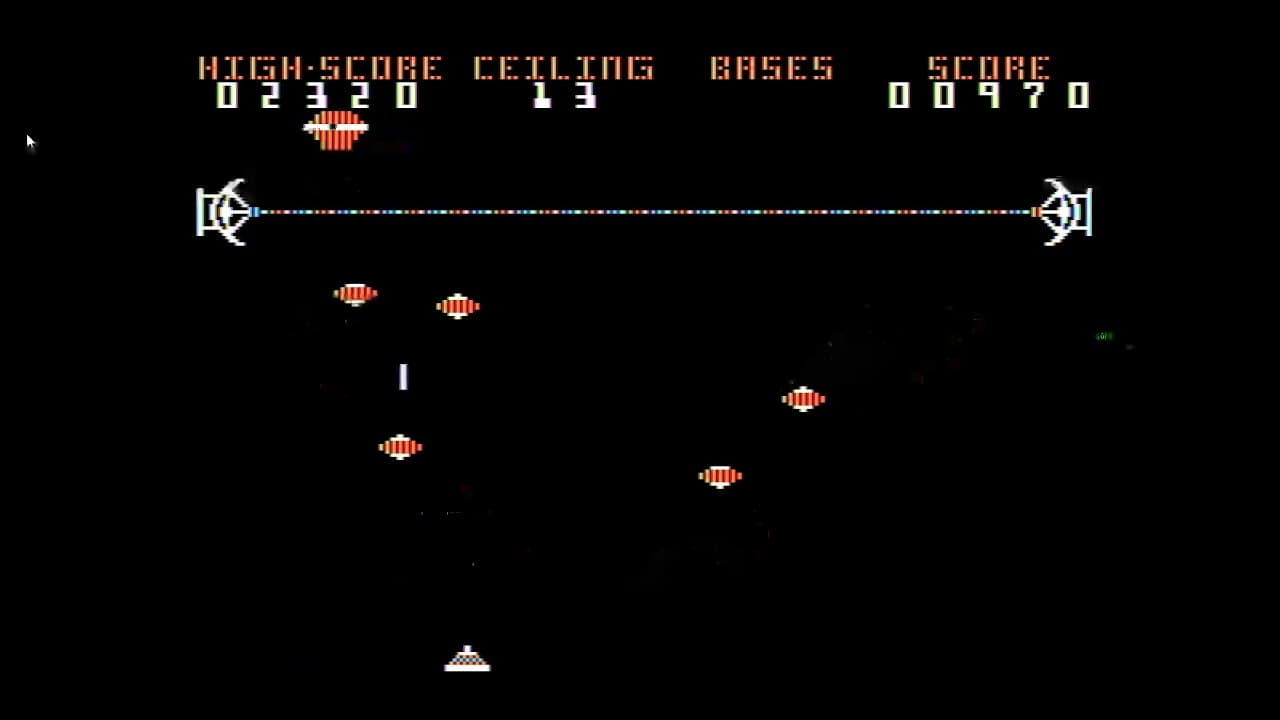The height and width of the screenshot is (720, 1280).
Task: Click the mouse cursor arrow at screen left
Action: tap(30, 142)
